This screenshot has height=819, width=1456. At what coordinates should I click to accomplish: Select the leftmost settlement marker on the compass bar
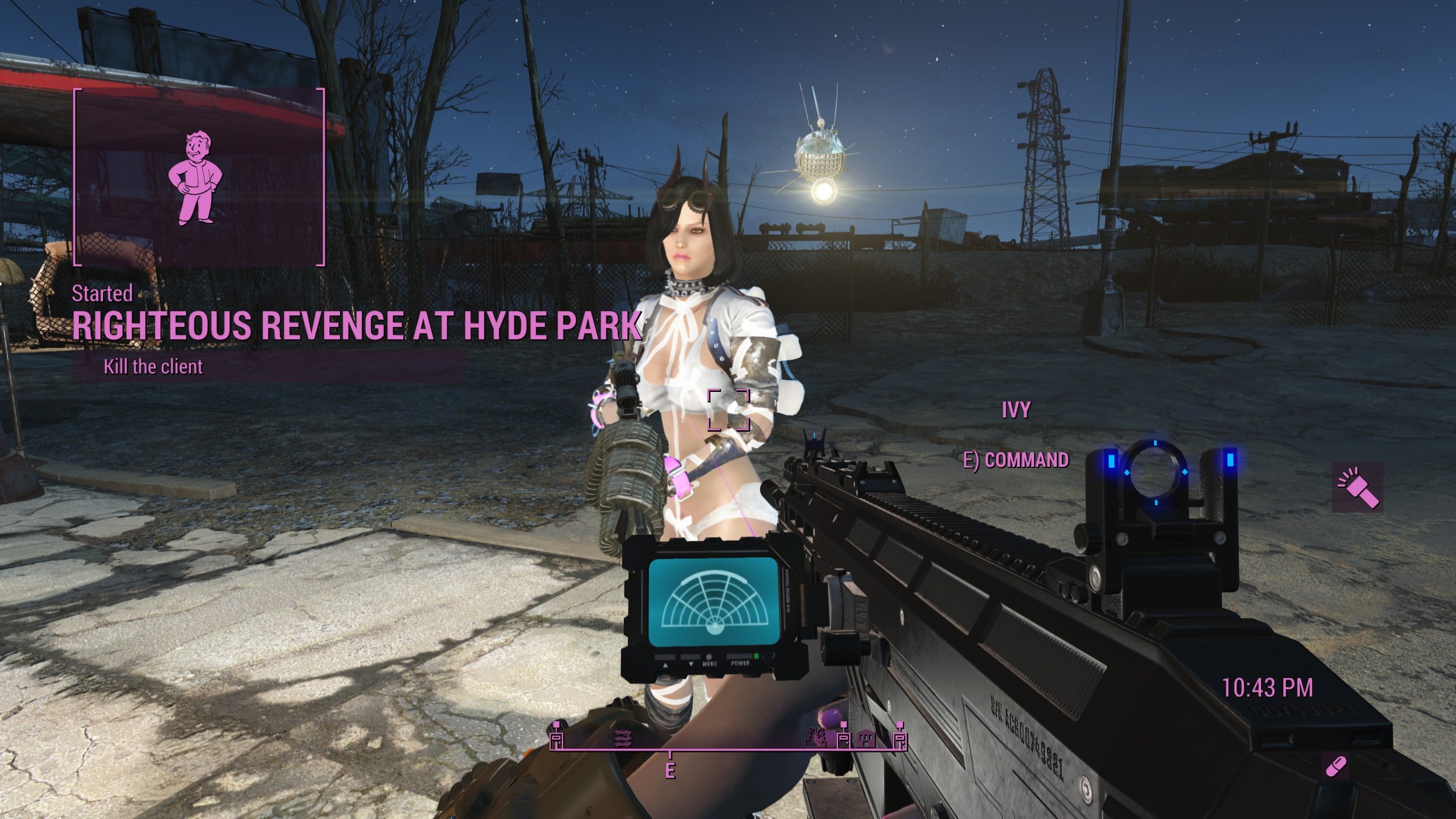coord(557,738)
